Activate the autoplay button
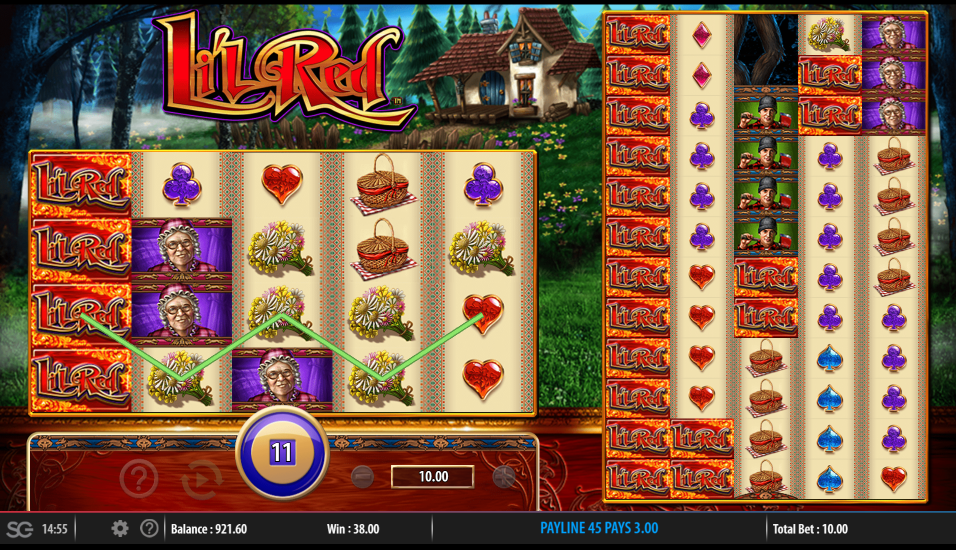956x550 pixels. click(202, 479)
